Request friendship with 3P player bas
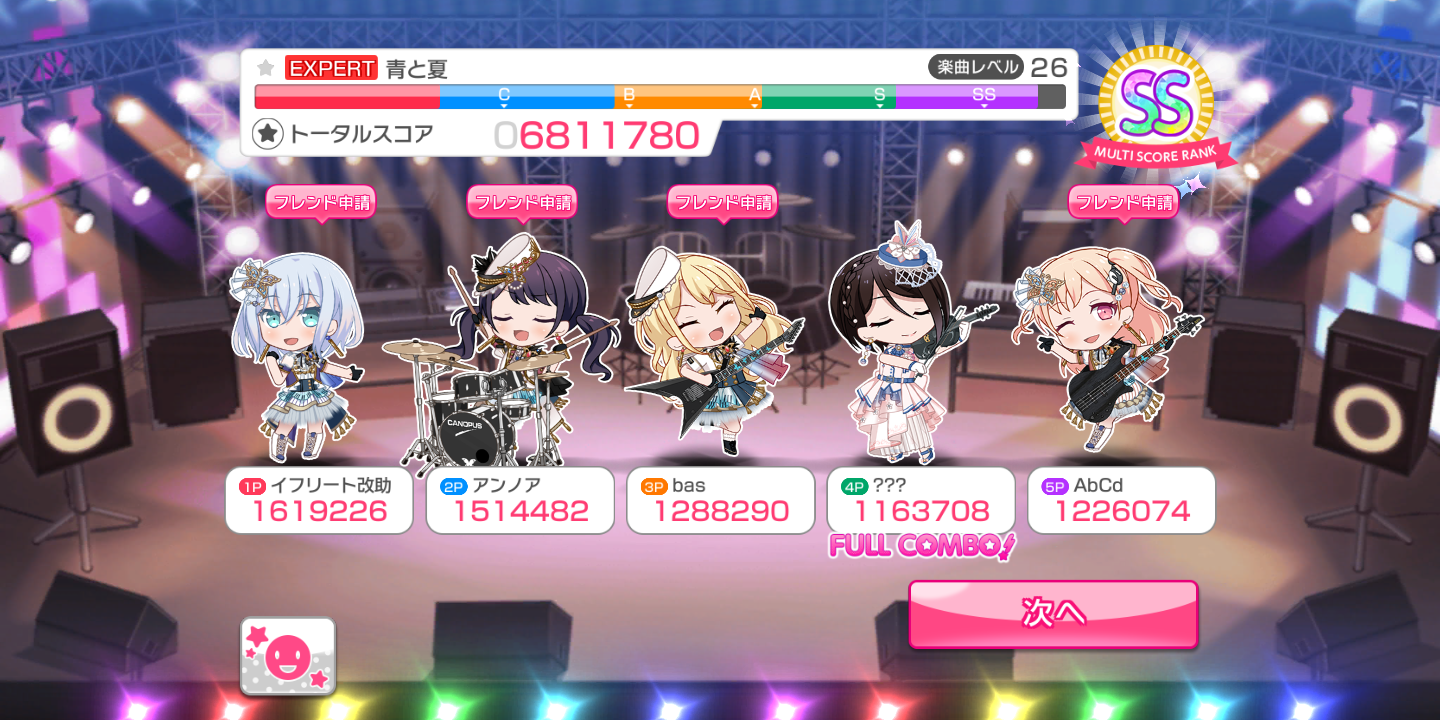The image size is (1440, 720). [x=722, y=202]
